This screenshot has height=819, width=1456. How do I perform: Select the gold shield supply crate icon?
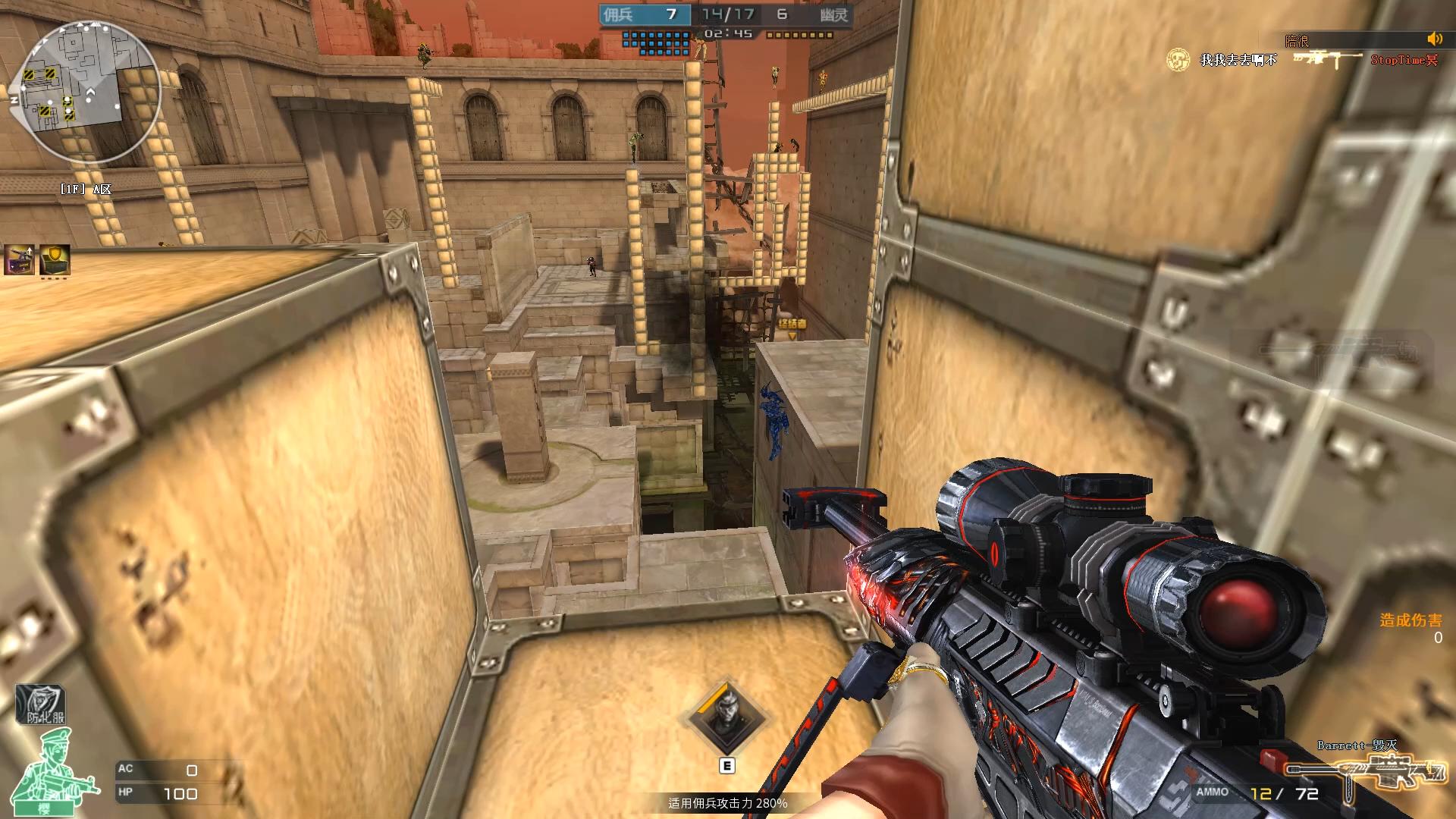click(x=55, y=260)
